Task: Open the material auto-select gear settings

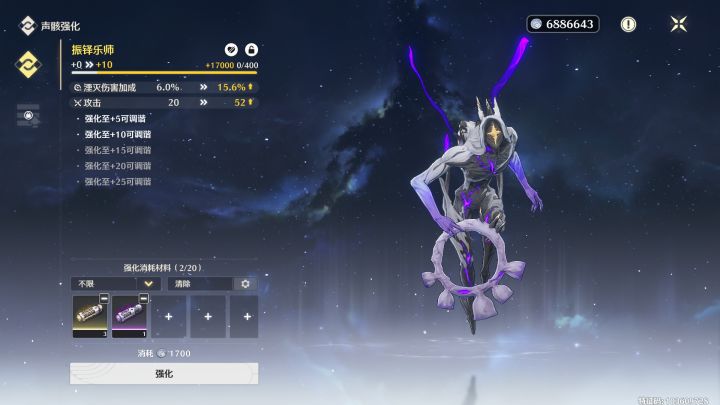Action: (245, 284)
